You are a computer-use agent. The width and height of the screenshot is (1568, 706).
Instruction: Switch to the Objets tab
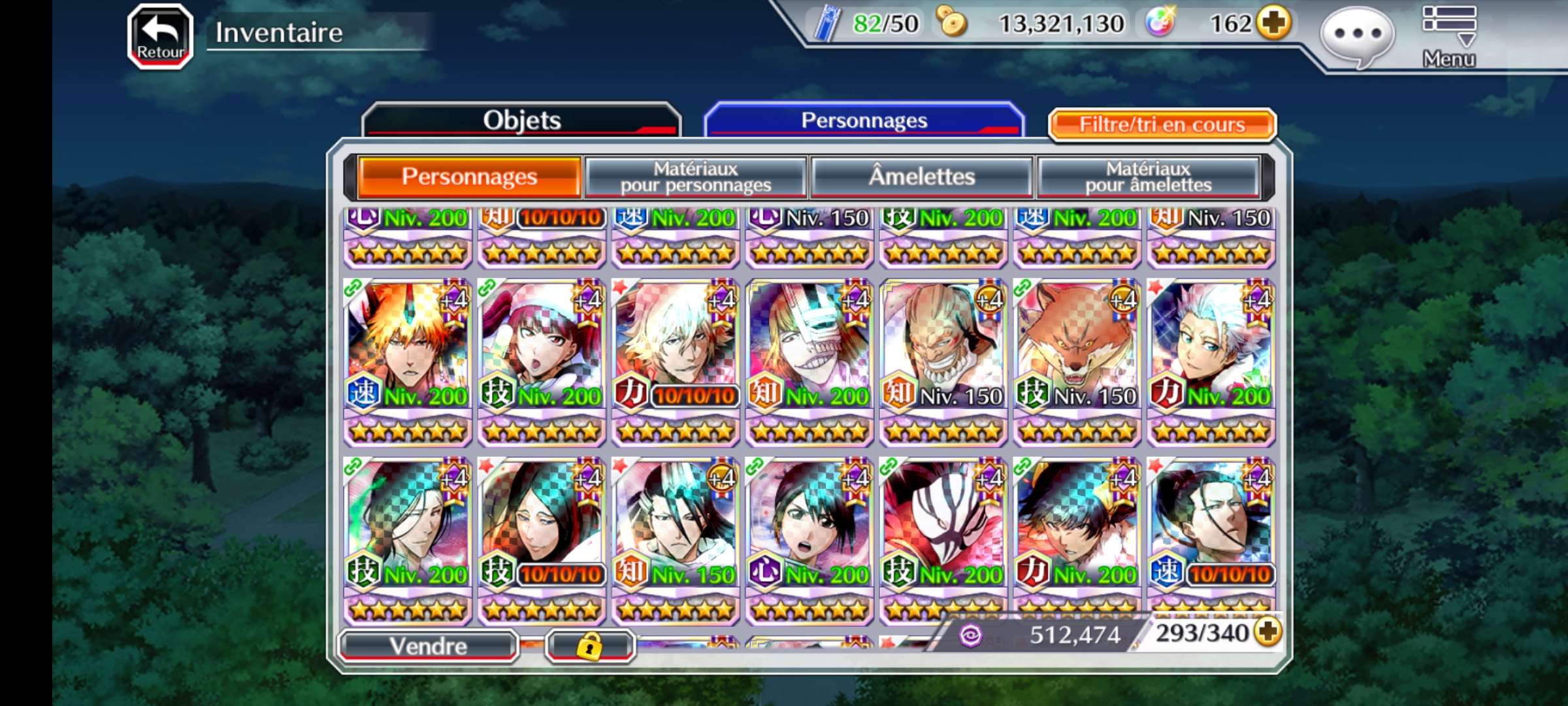[521, 120]
